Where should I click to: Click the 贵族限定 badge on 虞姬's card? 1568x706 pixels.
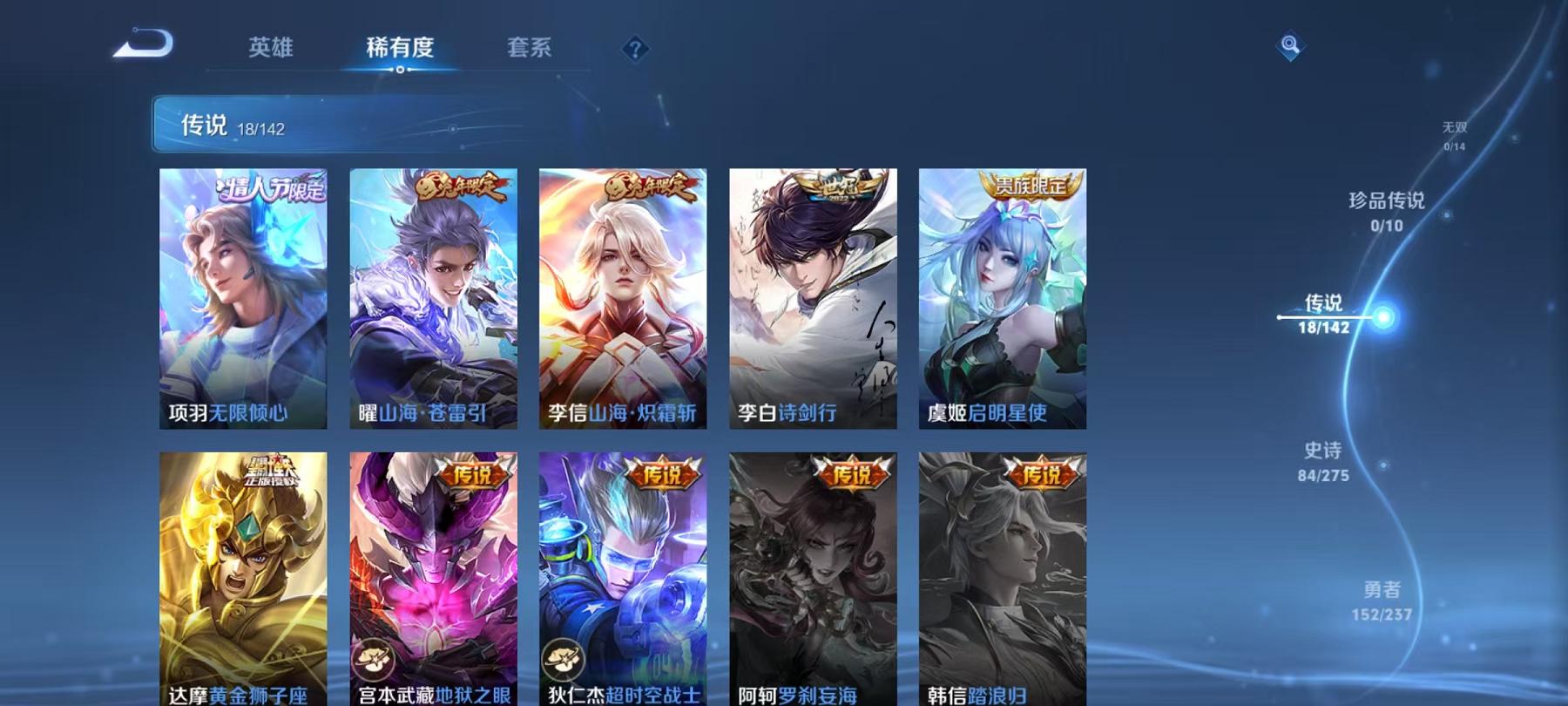(x=1031, y=185)
